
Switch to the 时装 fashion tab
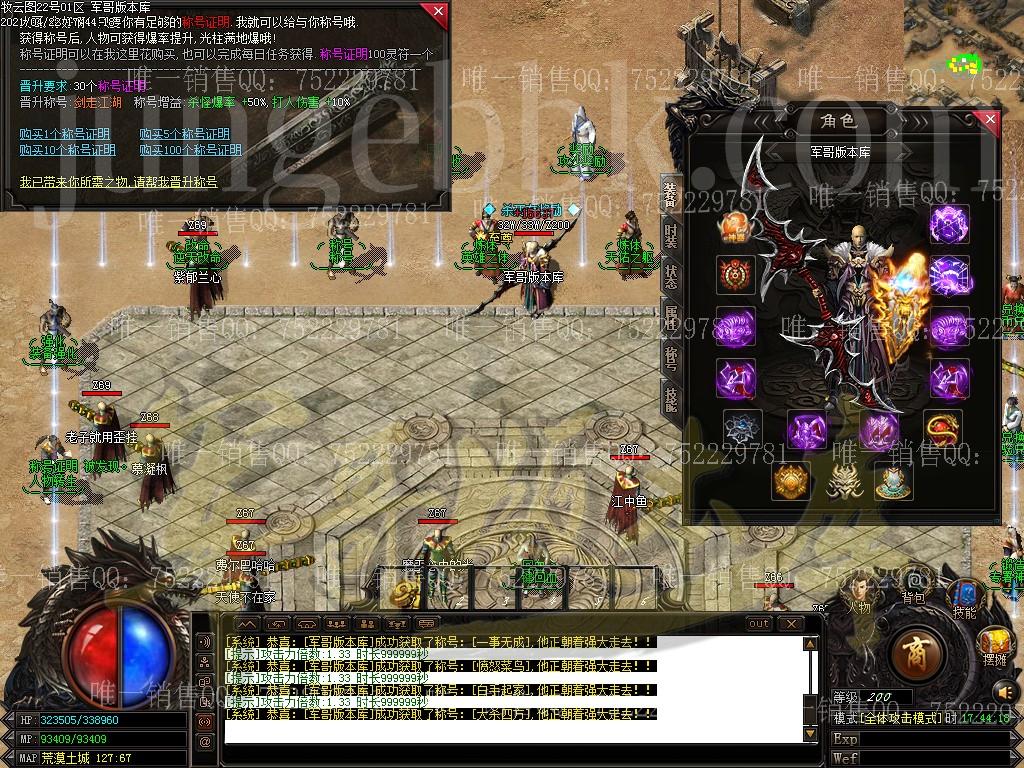pyautogui.click(x=671, y=237)
